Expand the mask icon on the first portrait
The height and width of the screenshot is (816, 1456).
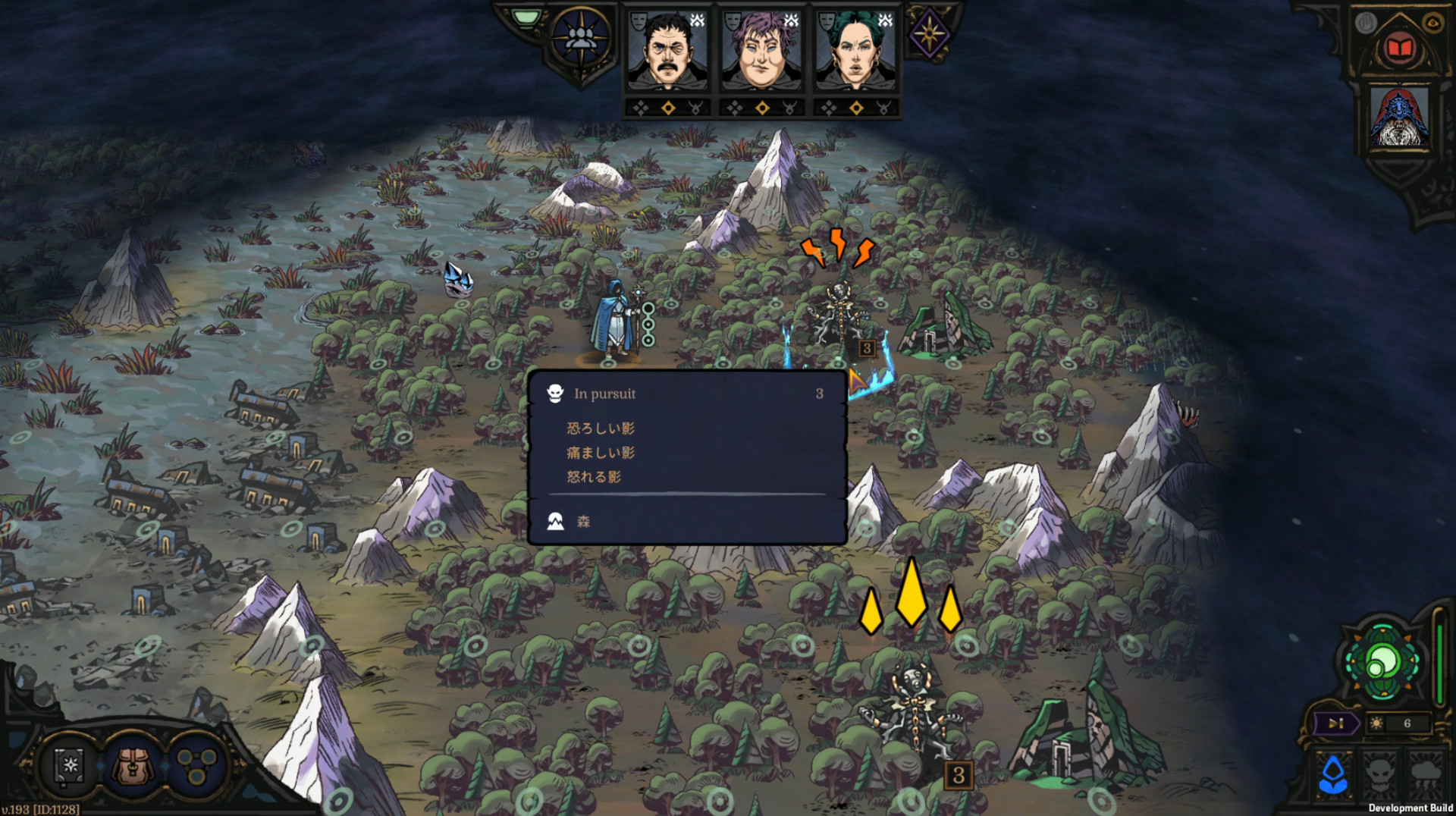point(638,23)
